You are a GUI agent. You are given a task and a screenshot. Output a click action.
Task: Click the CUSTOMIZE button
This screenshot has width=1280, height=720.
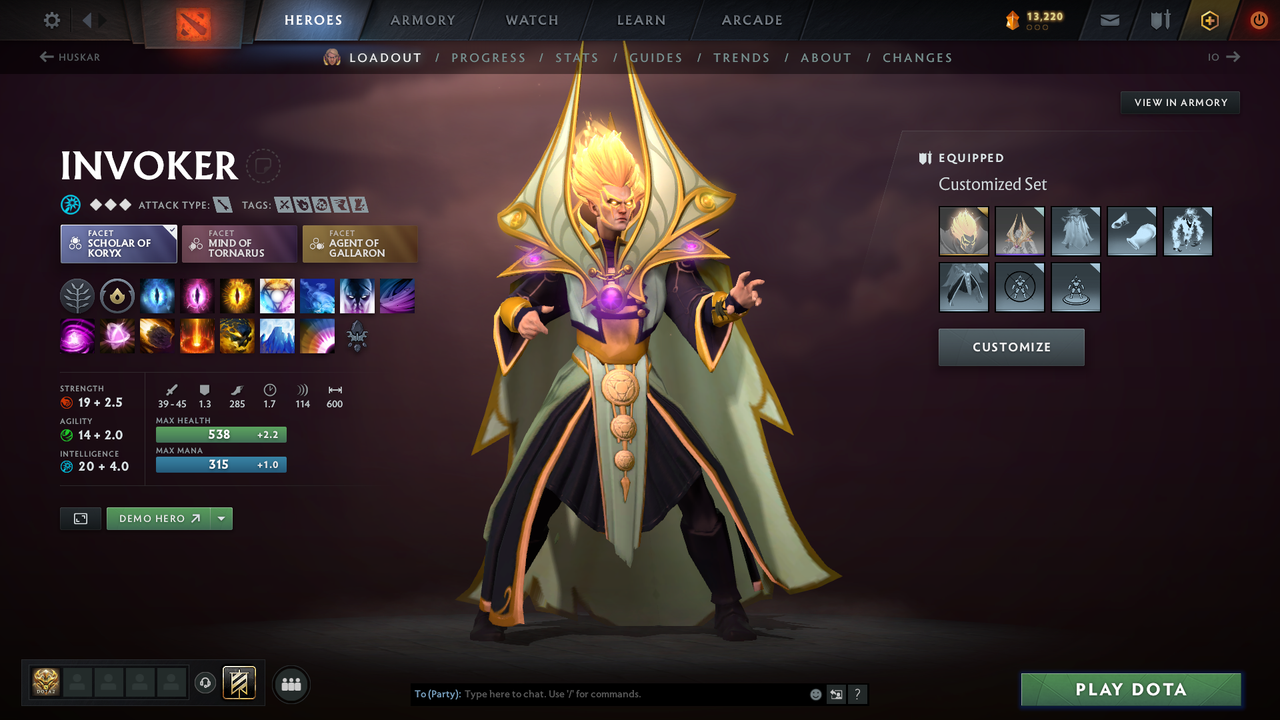(1011, 347)
